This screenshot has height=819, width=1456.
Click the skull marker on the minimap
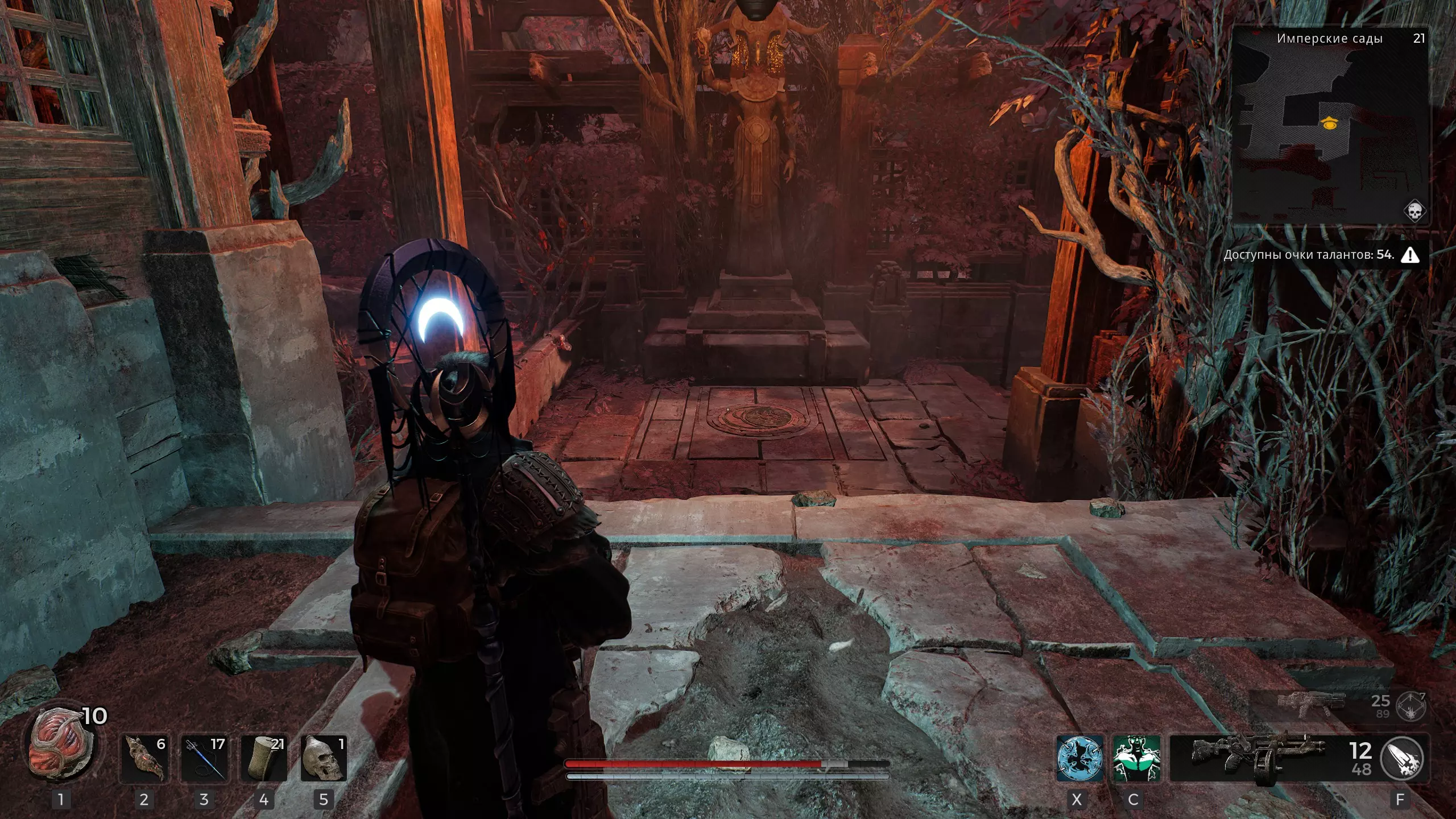(1414, 211)
